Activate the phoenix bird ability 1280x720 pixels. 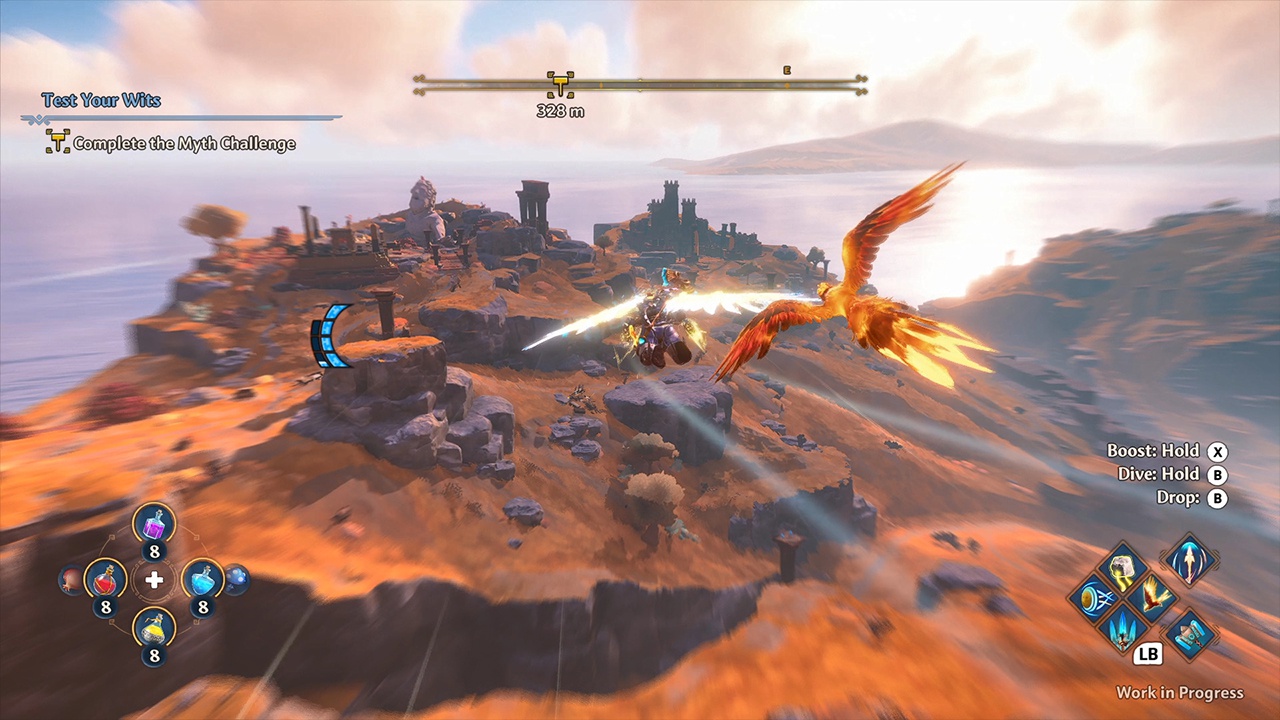click(1153, 596)
